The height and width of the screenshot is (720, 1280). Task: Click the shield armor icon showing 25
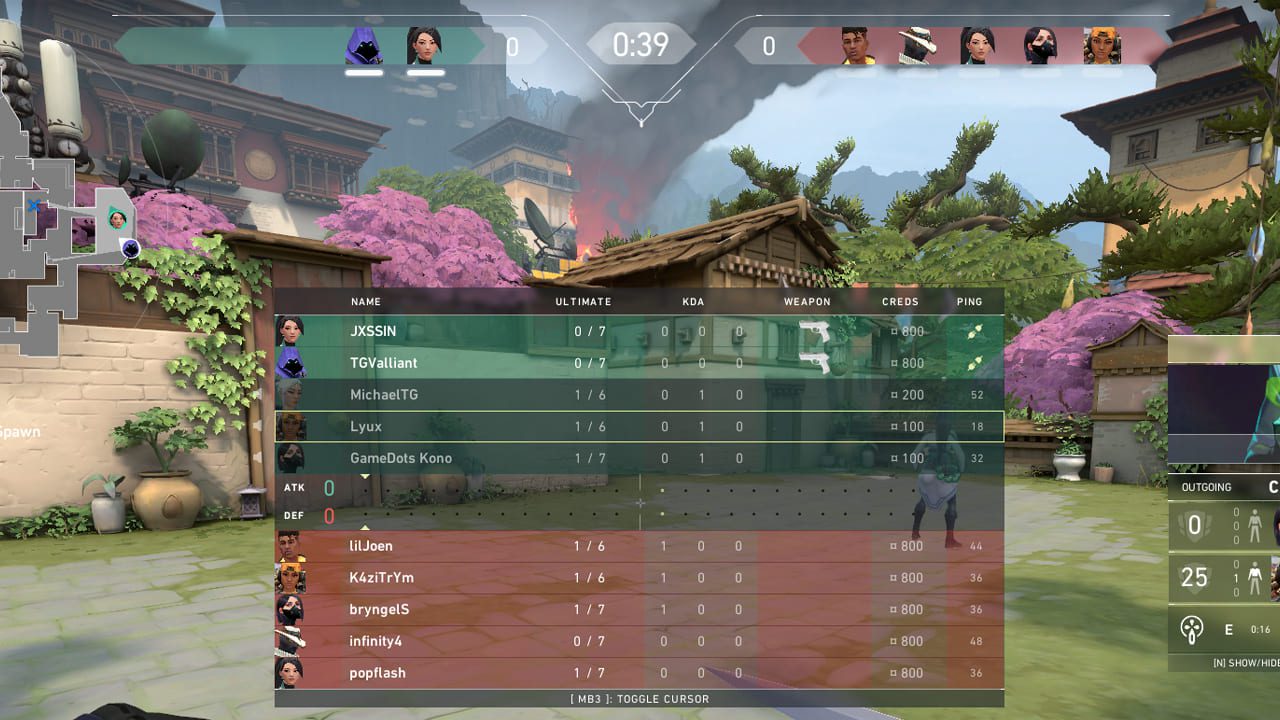coord(1193,578)
